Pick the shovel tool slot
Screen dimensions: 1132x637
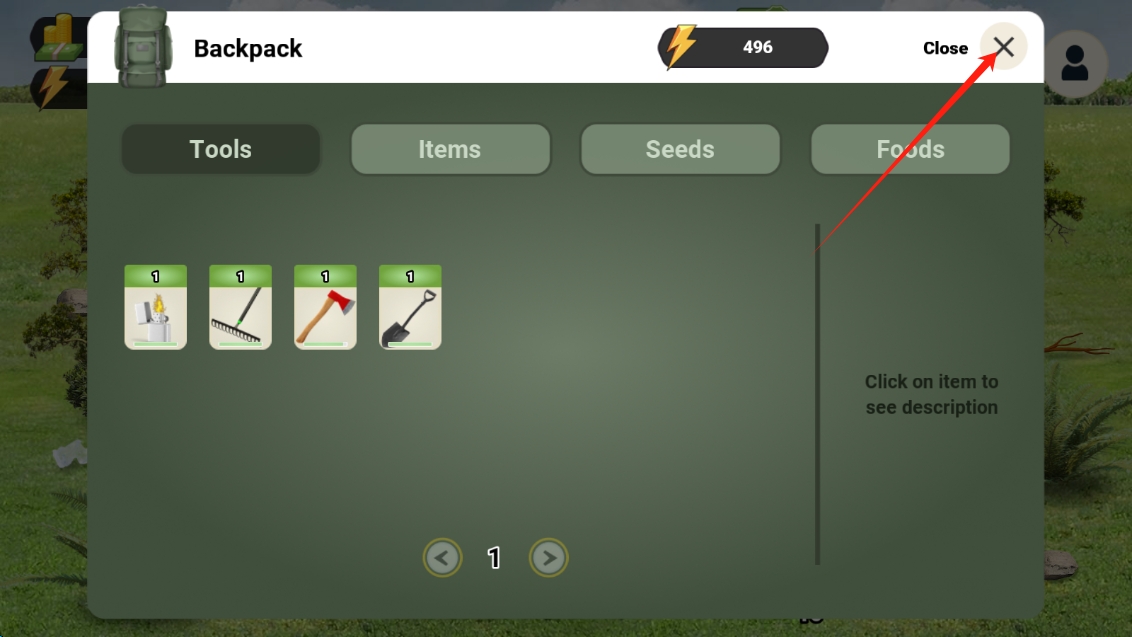[x=410, y=308]
